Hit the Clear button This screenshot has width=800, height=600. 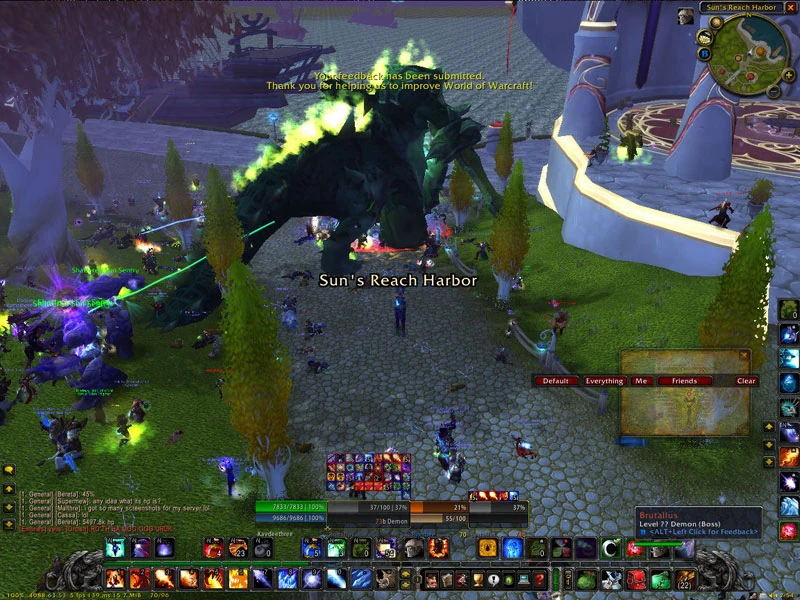tap(746, 381)
